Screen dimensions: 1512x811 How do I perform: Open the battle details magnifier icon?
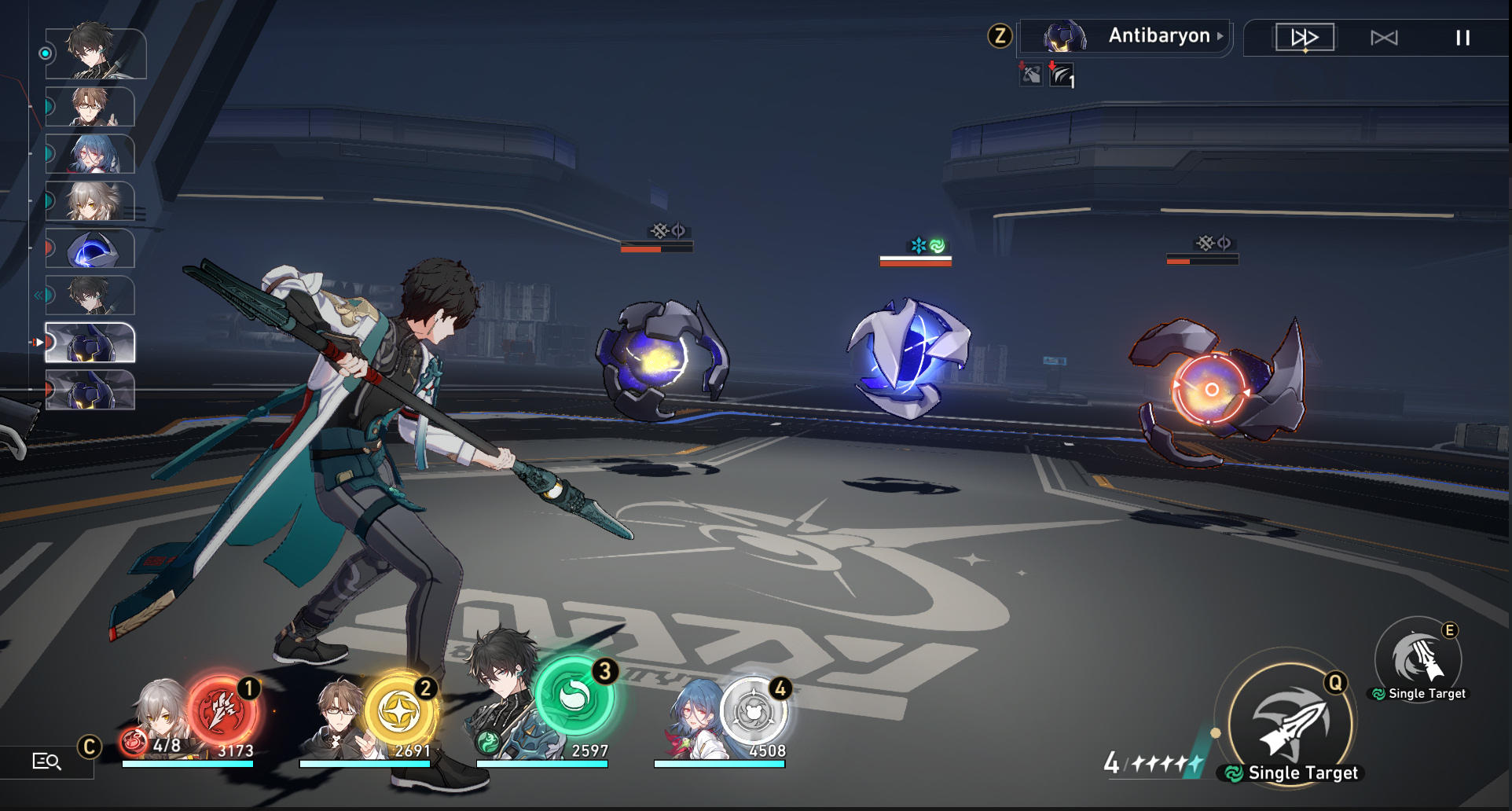(46, 761)
